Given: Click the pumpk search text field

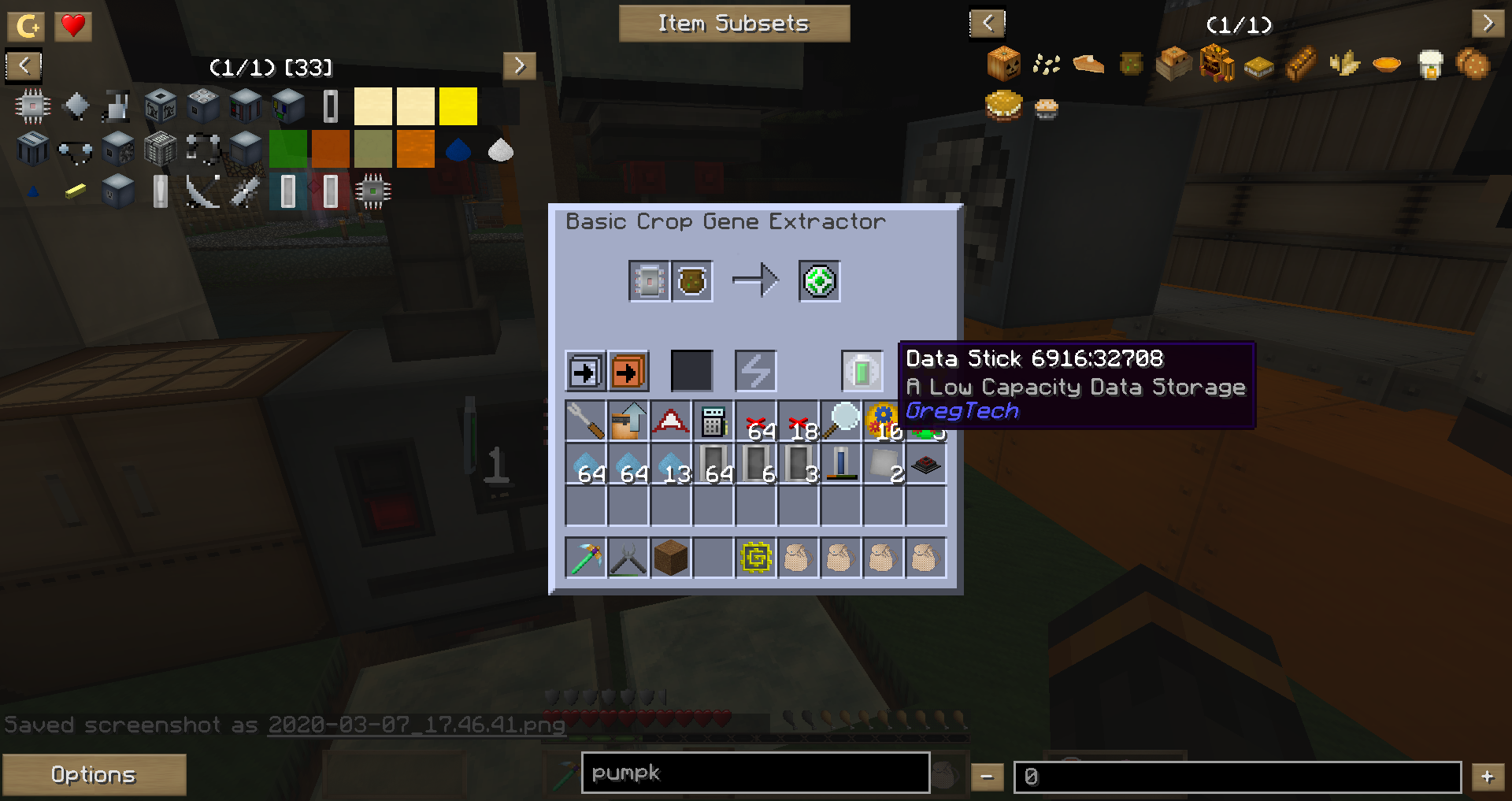Looking at the screenshot, I should point(754,773).
